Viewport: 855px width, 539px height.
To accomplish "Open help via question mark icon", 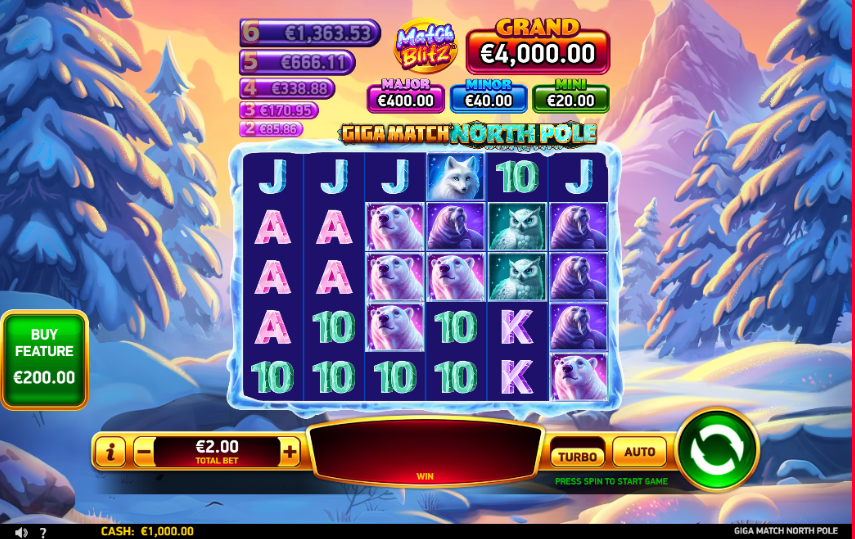I will click(x=42, y=532).
